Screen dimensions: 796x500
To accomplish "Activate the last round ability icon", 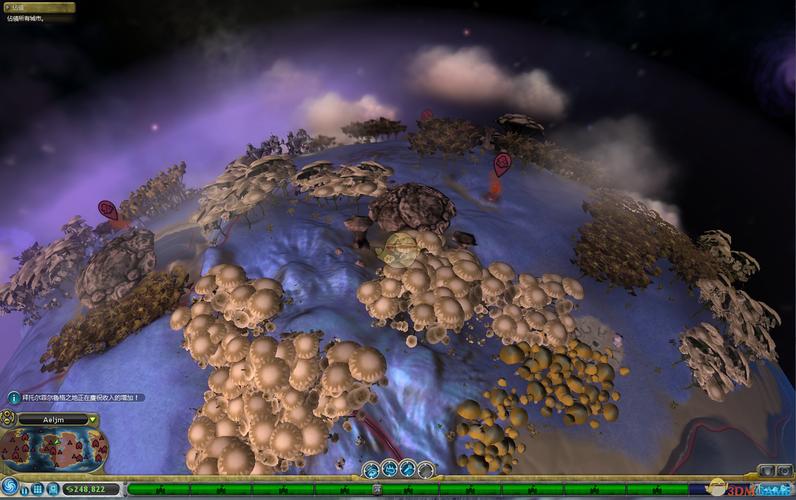I will click(x=427, y=469).
